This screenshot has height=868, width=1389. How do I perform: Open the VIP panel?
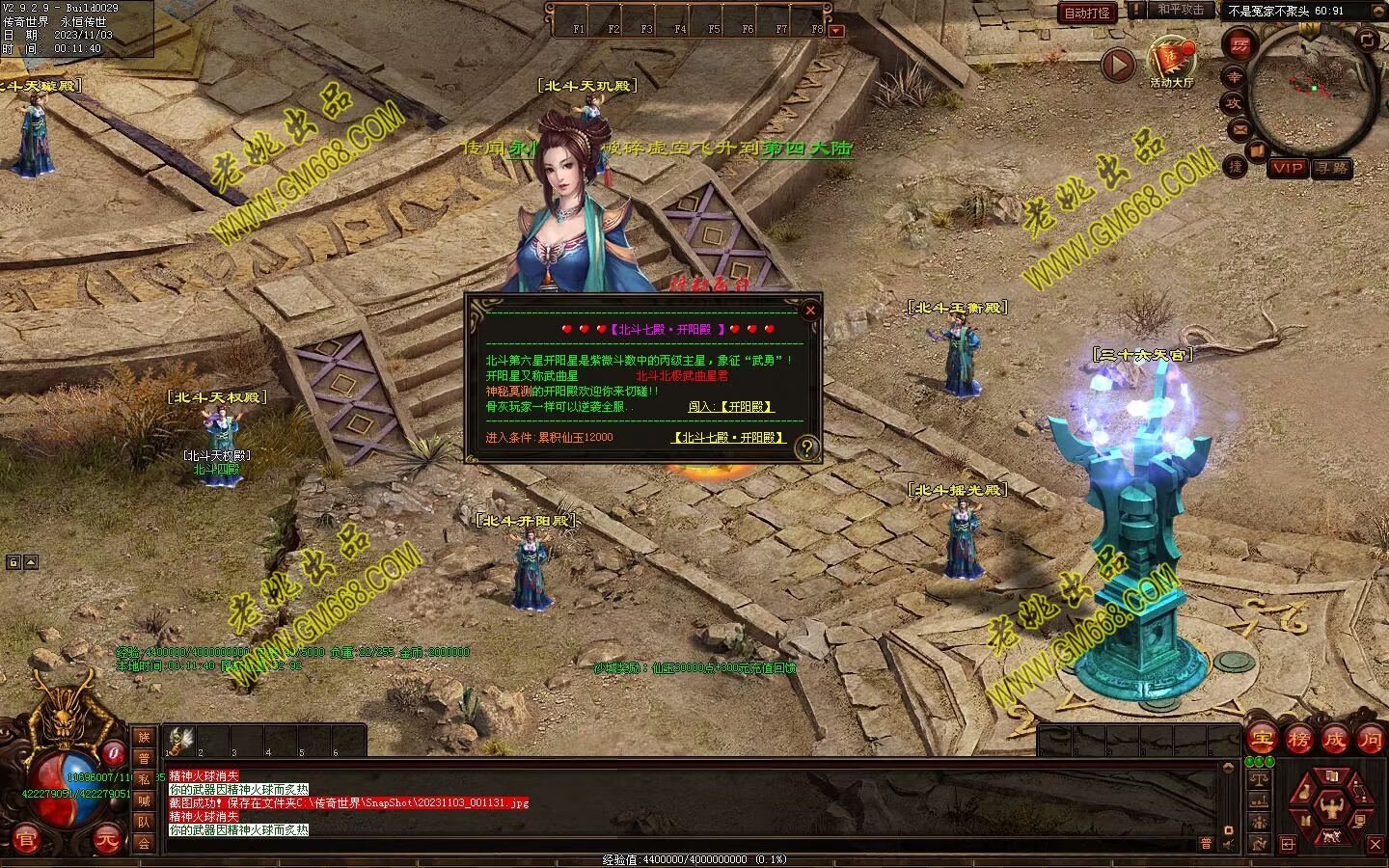pos(1287,168)
